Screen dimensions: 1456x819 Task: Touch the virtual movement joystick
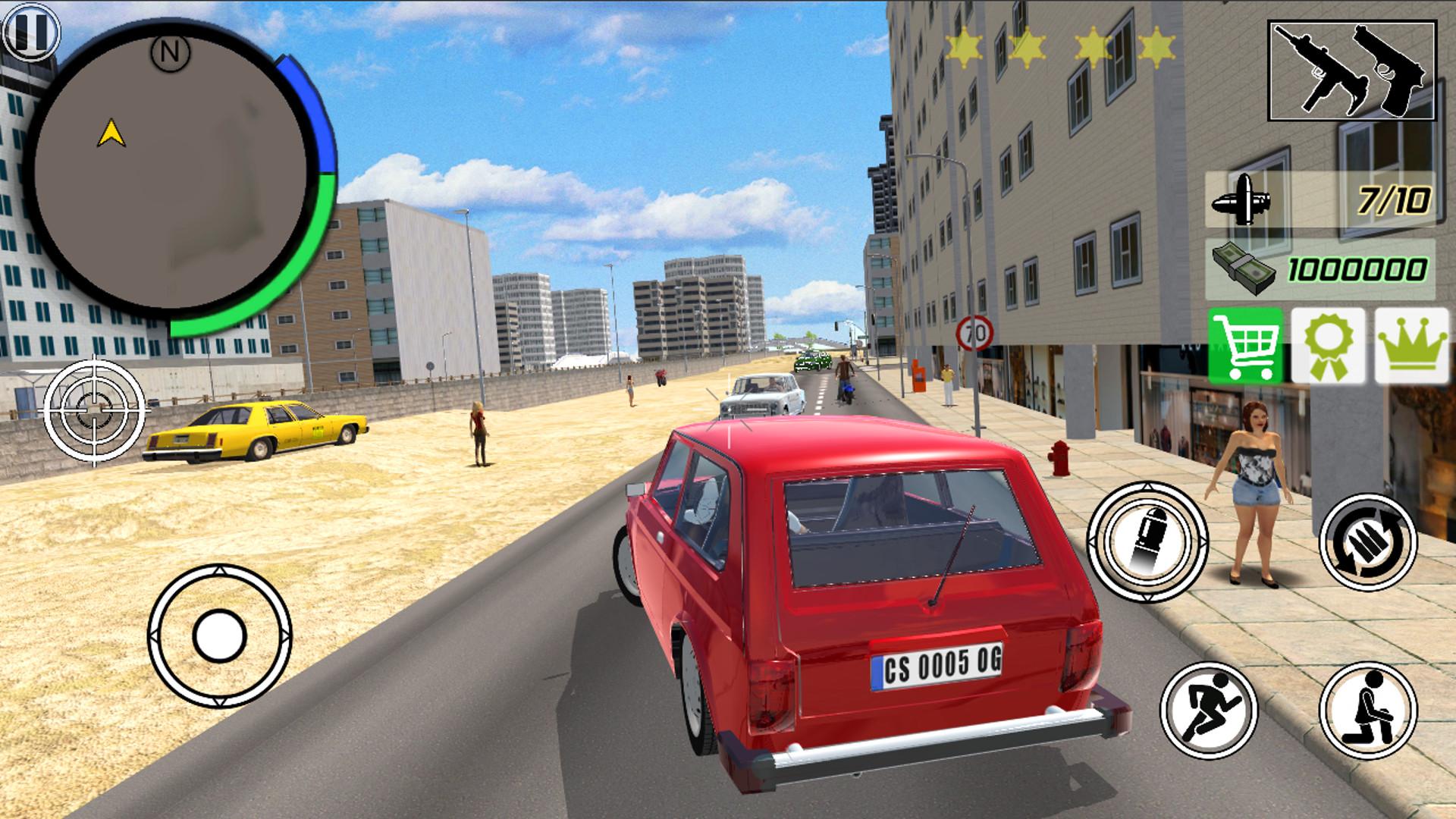click(x=219, y=635)
